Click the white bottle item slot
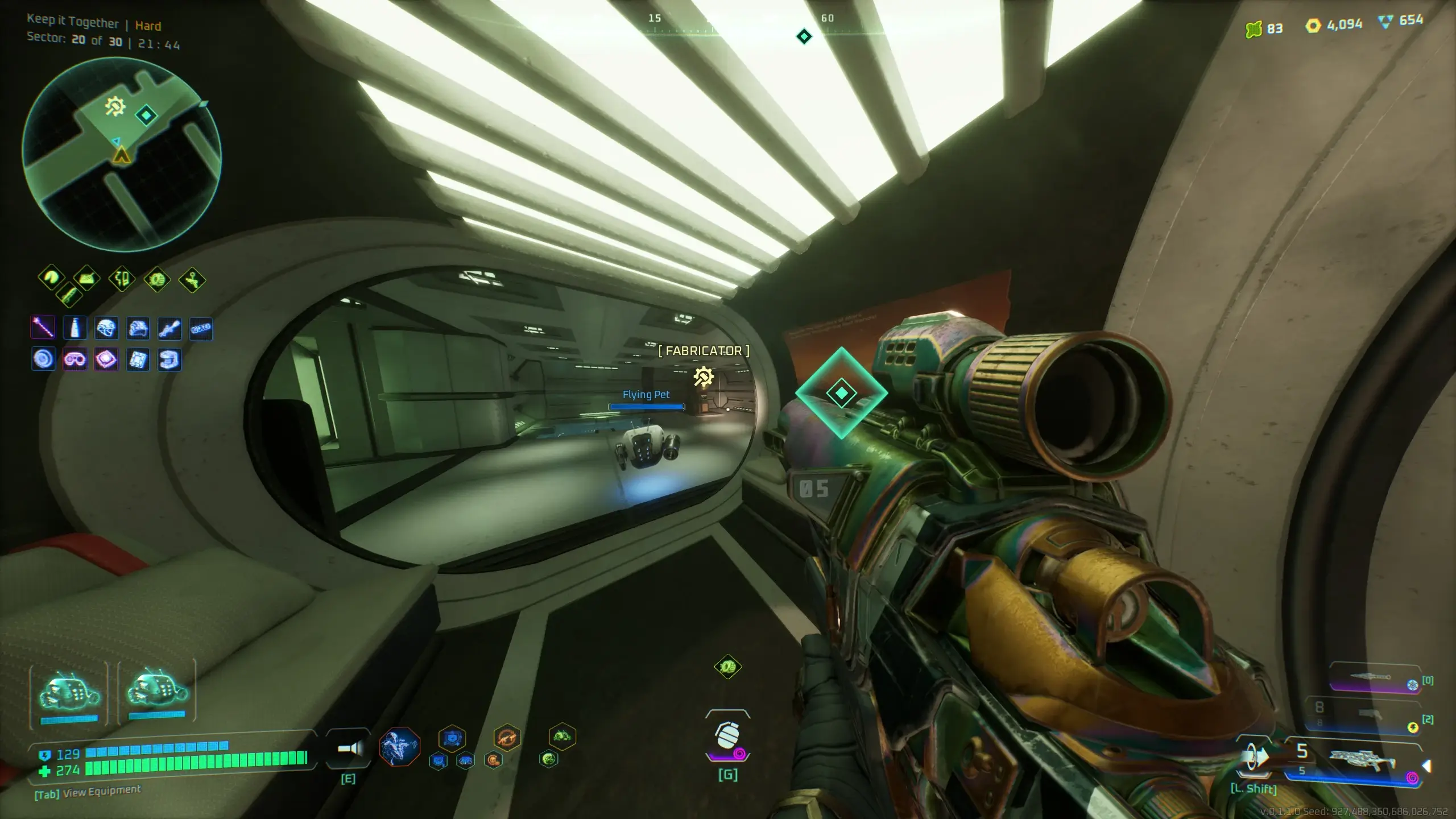 [x=75, y=328]
